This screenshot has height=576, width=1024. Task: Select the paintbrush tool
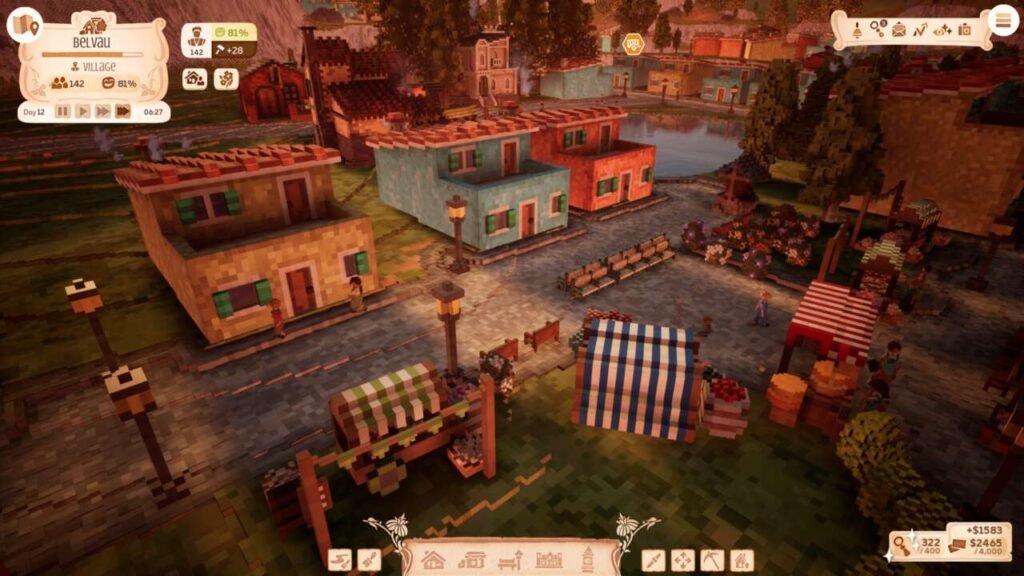tap(369, 560)
